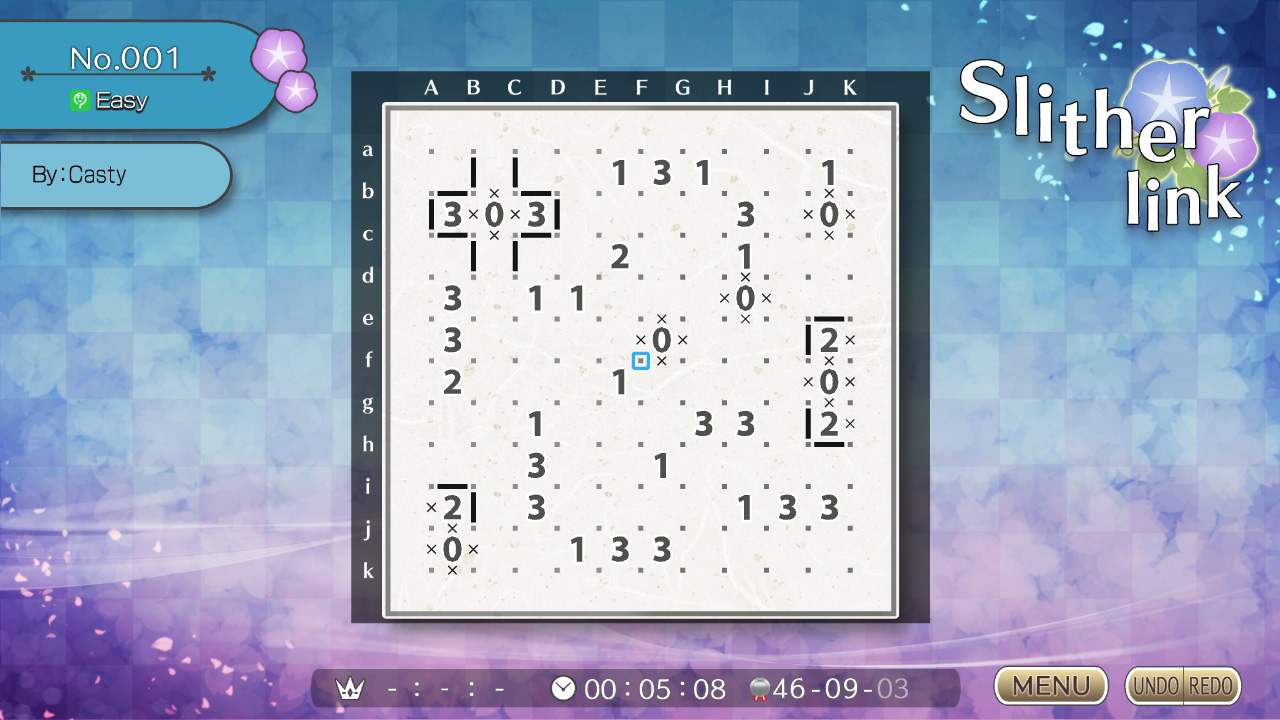1280x720 pixels.
Task: Click the medal icon next to the date 46-09-03
Action: pyautogui.click(x=762, y=688)
